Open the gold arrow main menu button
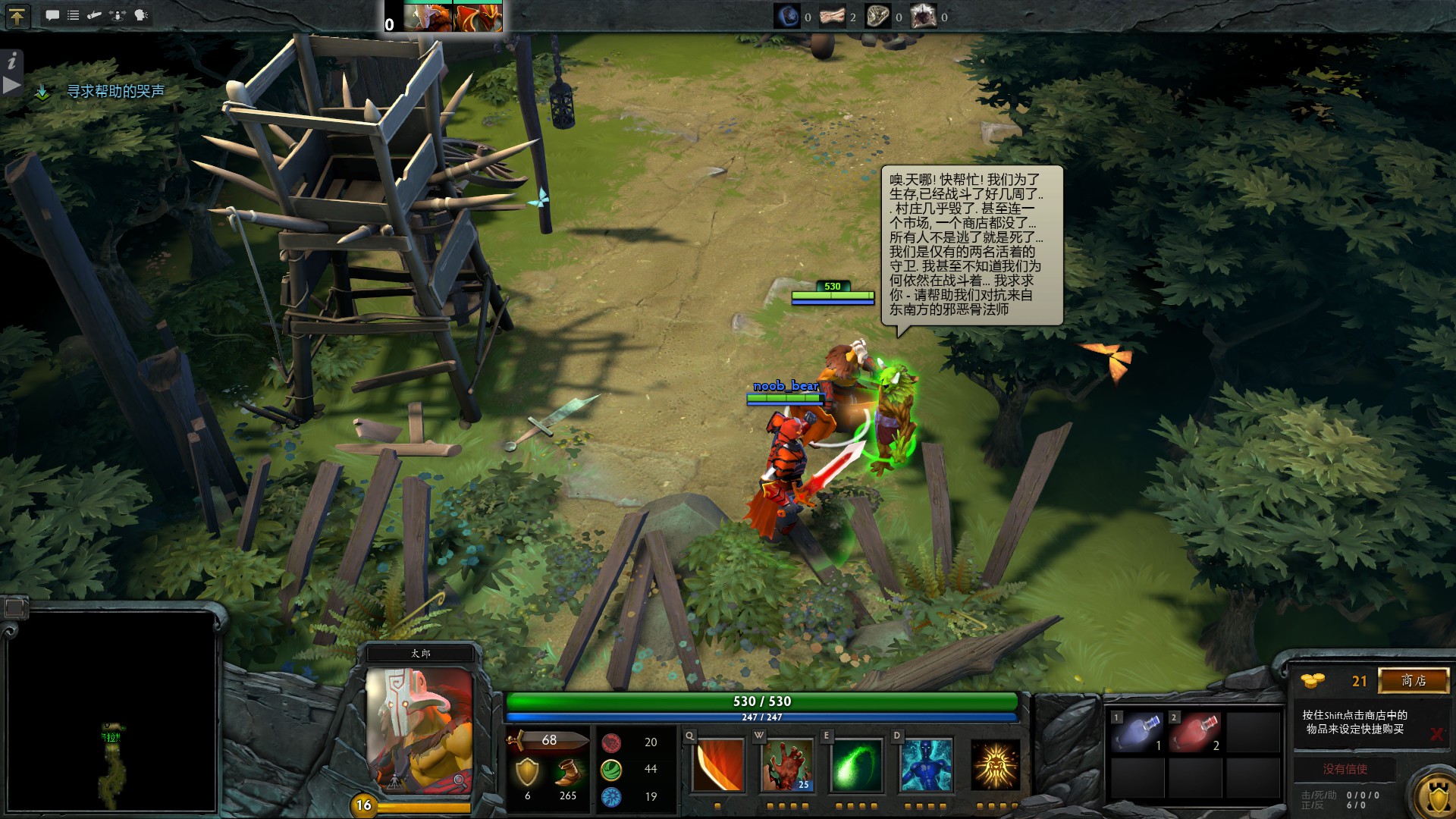This screenshot has width=1456, height=819. point(17,16)
